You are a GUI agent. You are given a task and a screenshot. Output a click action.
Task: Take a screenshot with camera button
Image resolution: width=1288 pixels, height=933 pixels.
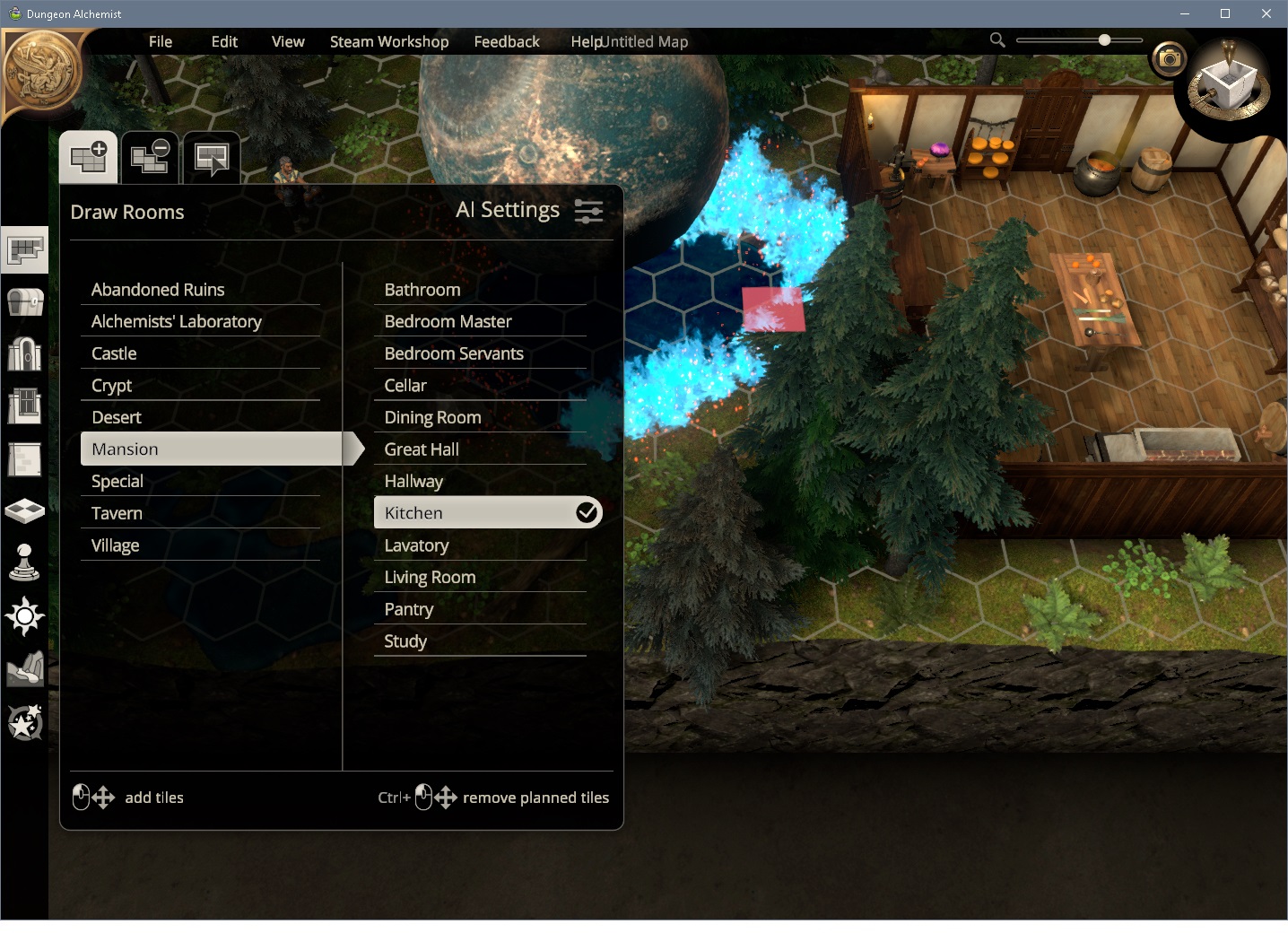1169,59
